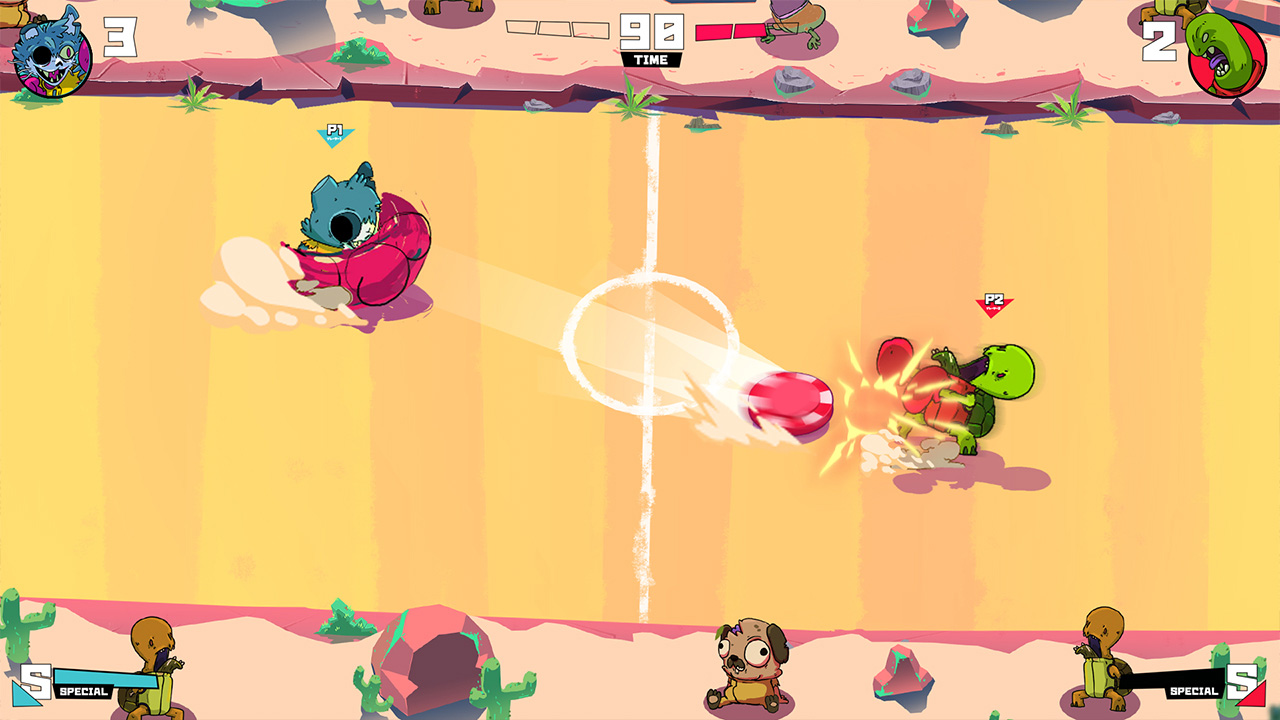Toggle the middle round indicator square
This screenshot has height=720, width=1280.
(555, 29)
